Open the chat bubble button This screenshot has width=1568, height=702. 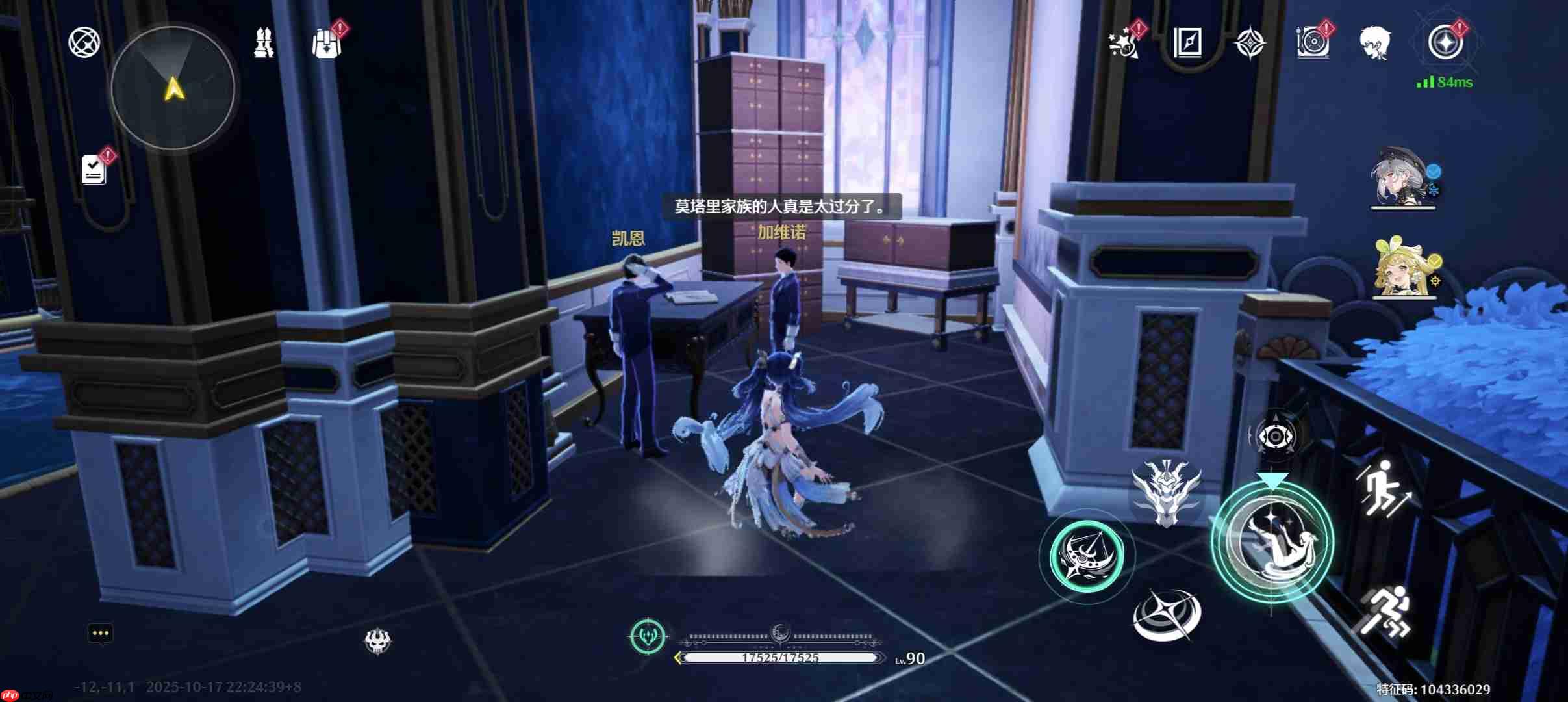101,634
